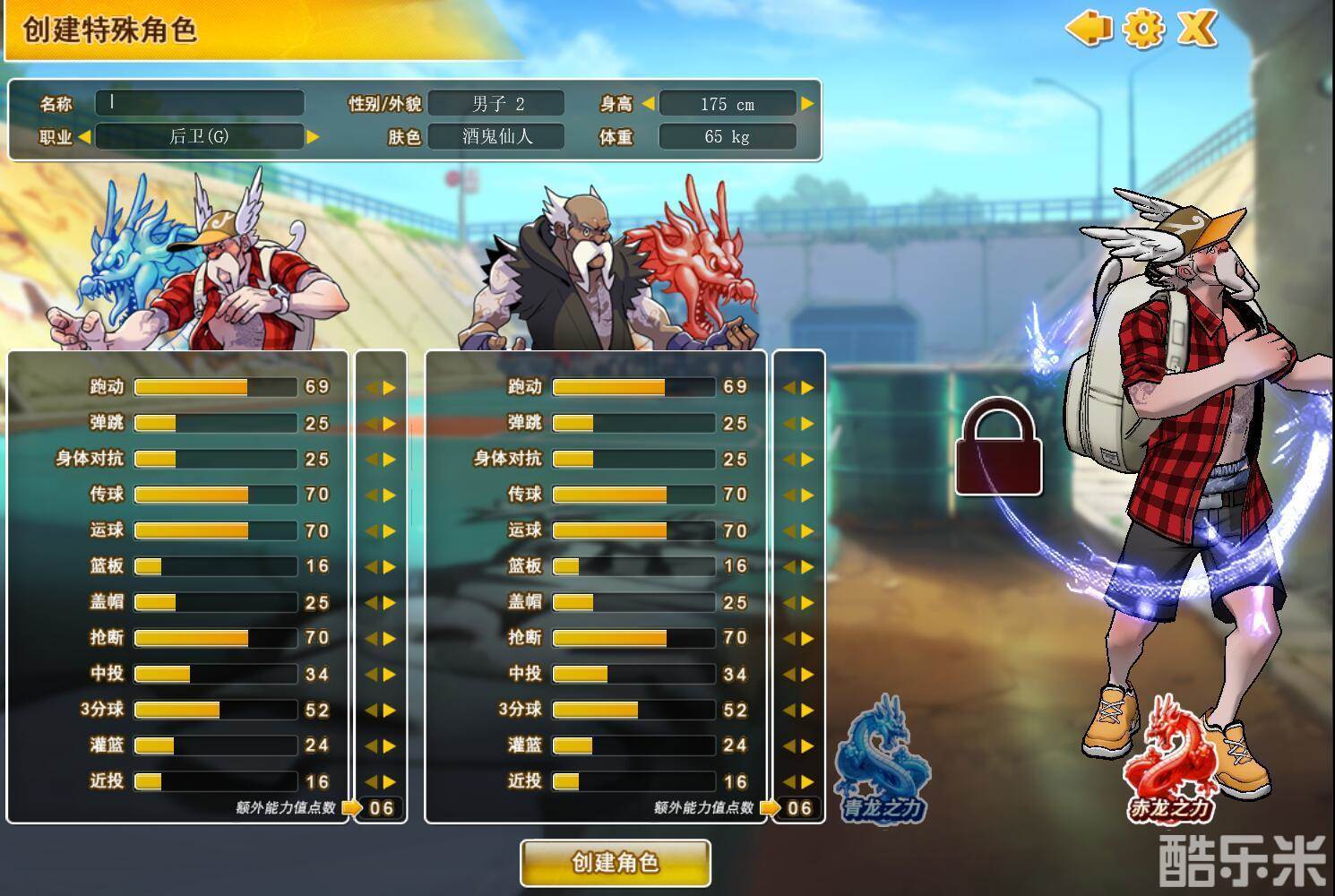Decrease 身高 height with left arrow

point(648,104)
